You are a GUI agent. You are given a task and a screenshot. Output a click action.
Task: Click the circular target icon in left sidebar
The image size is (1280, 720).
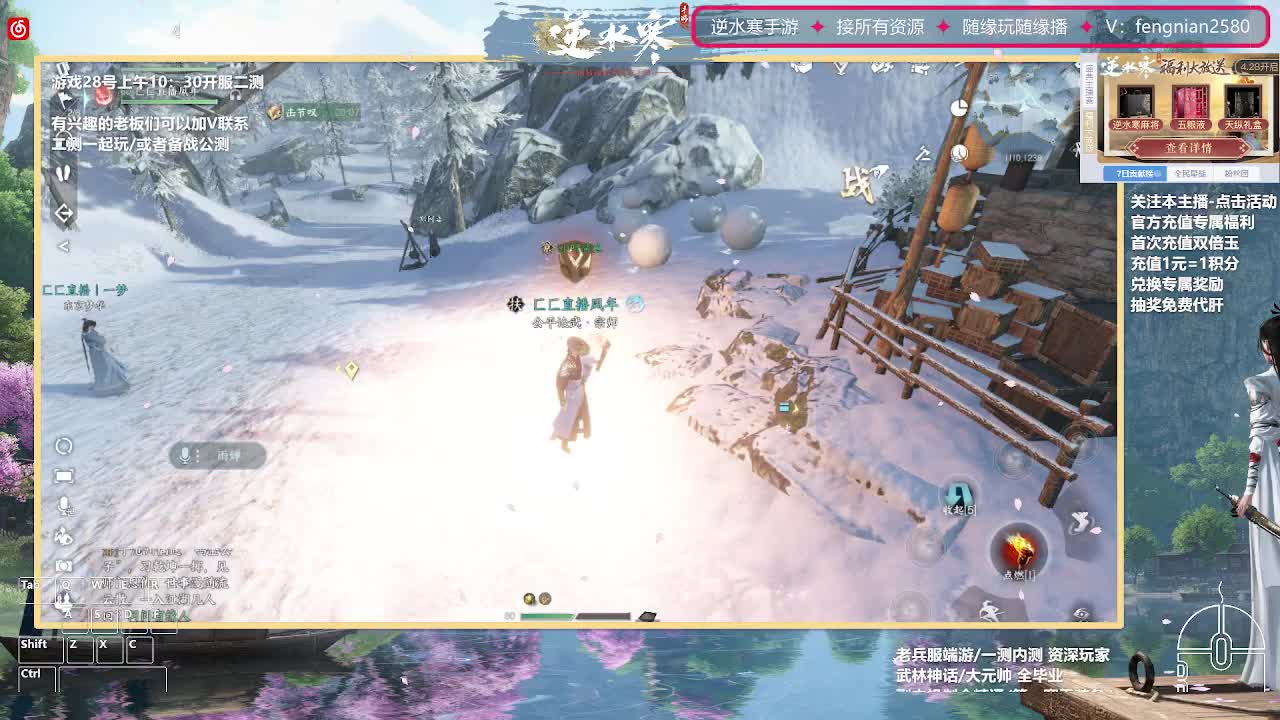pos(63,448)
